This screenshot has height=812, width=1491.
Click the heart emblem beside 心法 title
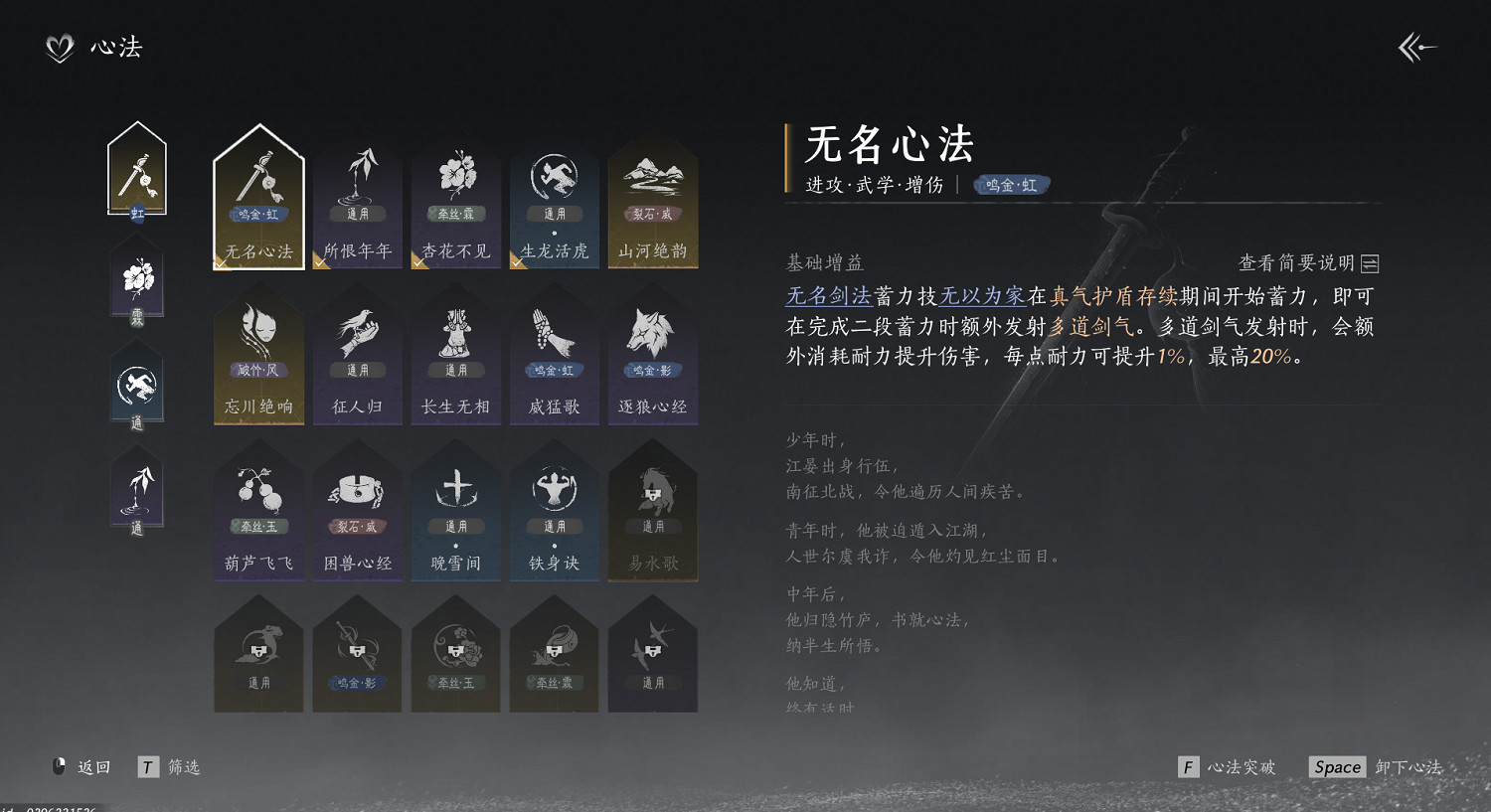(x=58, y=45)
